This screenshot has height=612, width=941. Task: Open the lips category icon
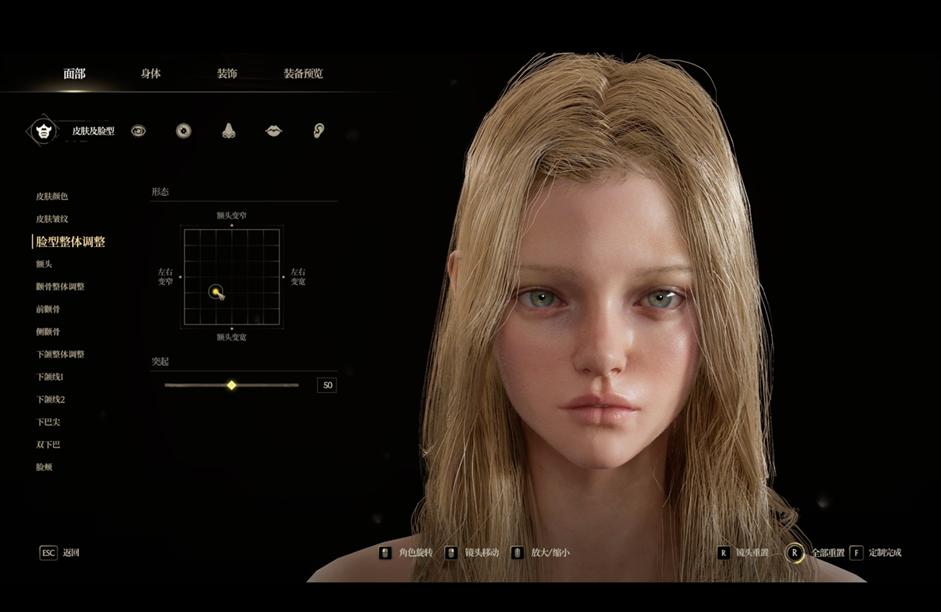click(x=273, y=131)
